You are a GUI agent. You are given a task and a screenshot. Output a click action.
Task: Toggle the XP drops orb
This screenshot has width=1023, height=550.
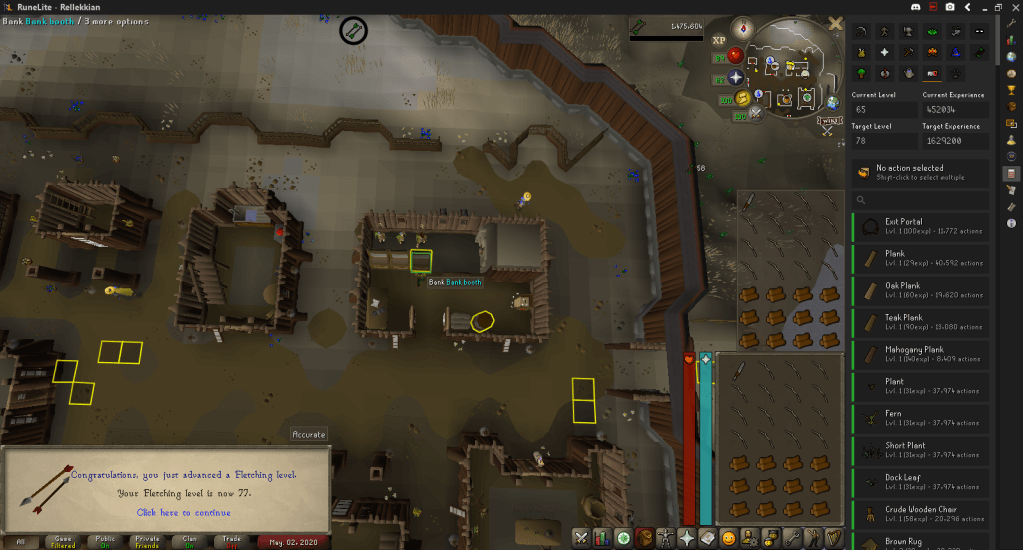coord(719,41)
